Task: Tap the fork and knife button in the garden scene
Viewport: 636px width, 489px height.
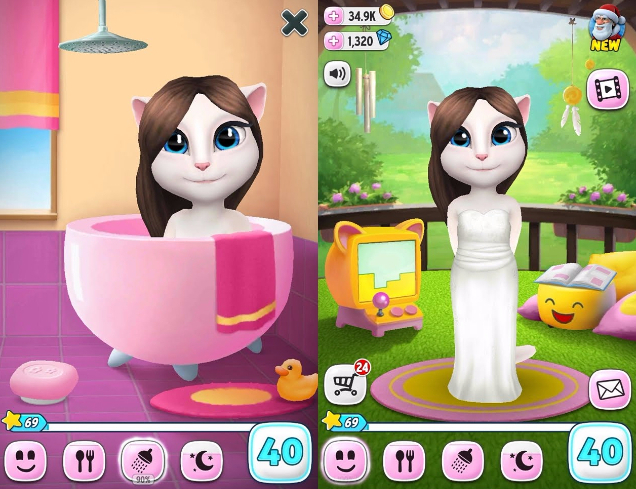Action: 403,459
